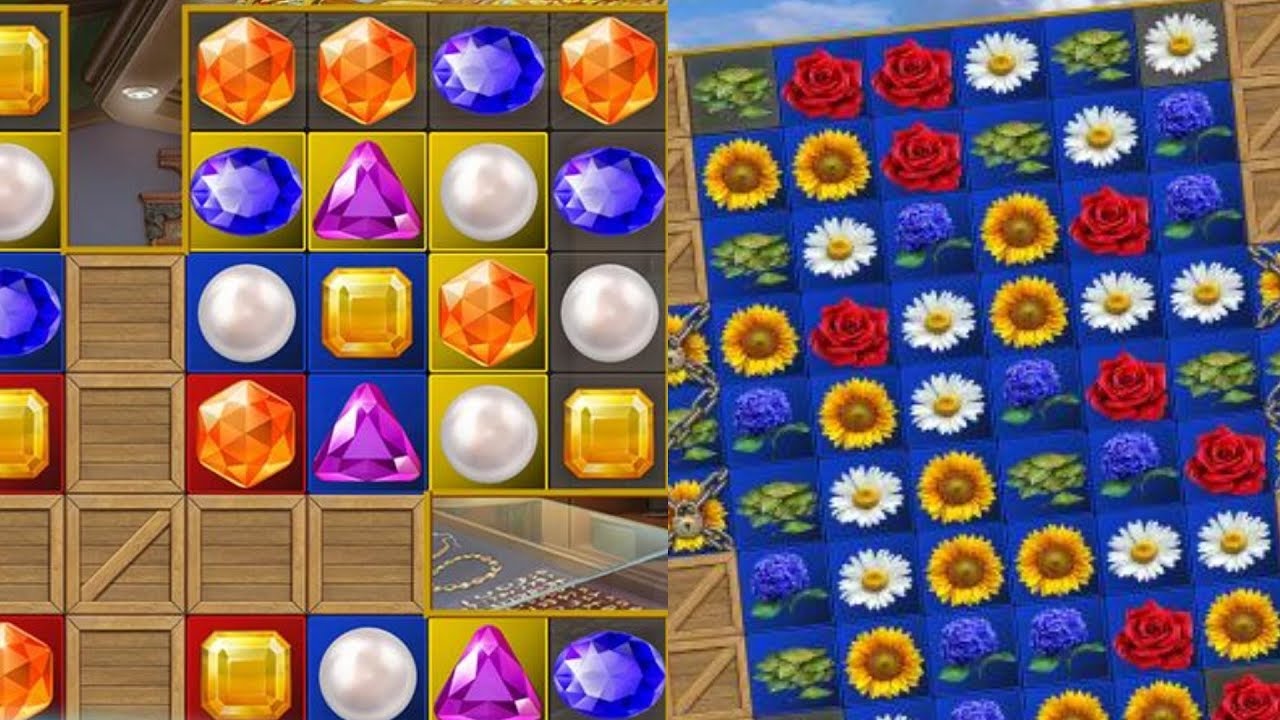Pick the yellow square gem on blue tile
Viewport: 1280px width, 720px height.
367,313
